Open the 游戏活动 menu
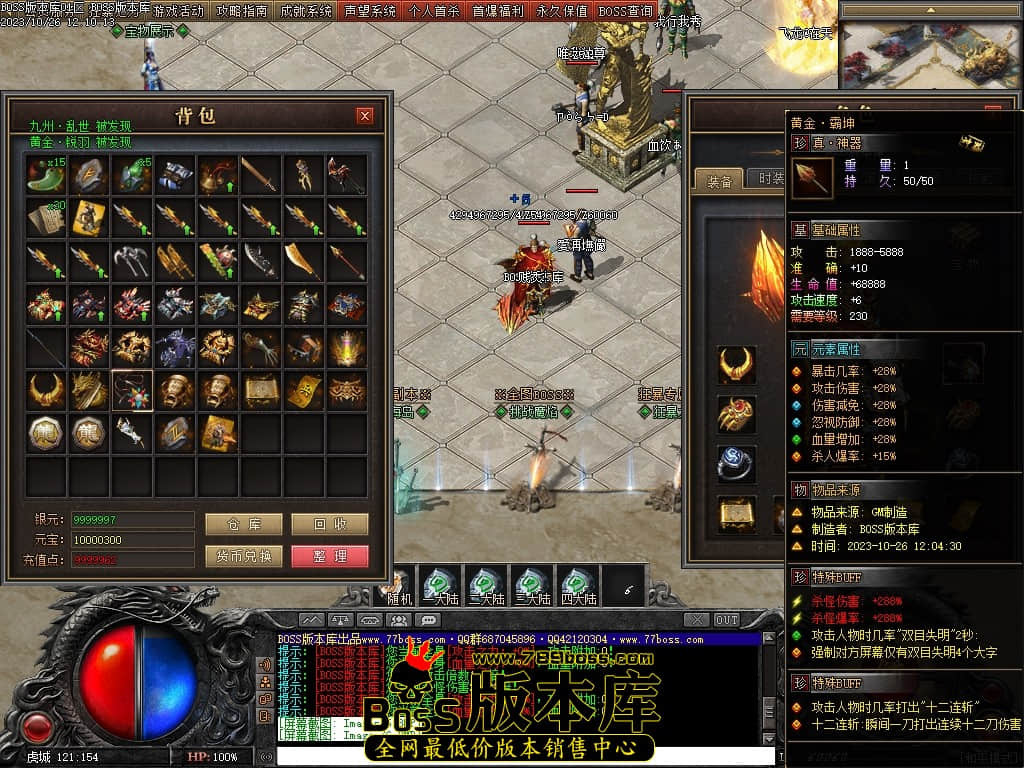 tap(179, 11)
